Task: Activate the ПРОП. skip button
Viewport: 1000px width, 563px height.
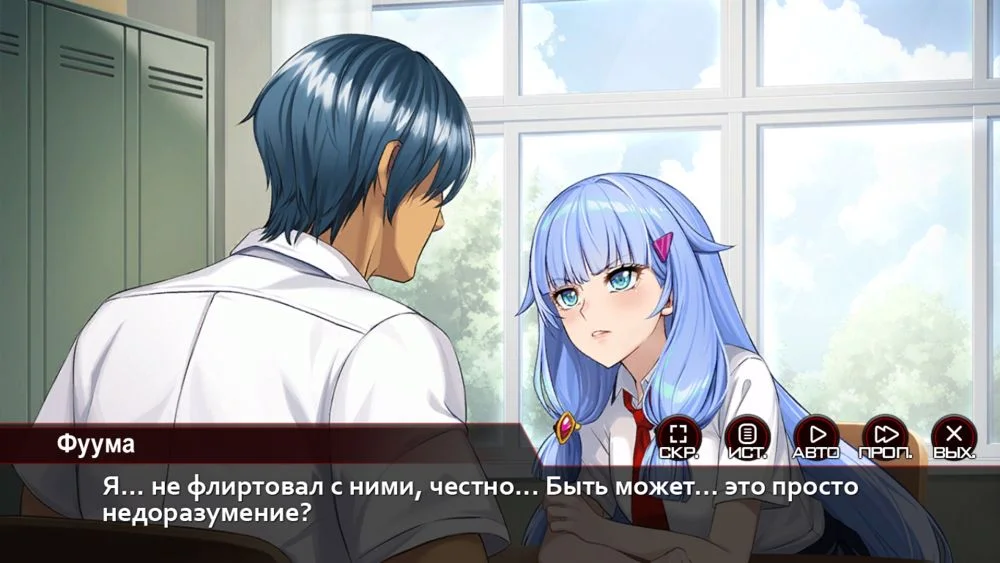Action: coord(885,436)
